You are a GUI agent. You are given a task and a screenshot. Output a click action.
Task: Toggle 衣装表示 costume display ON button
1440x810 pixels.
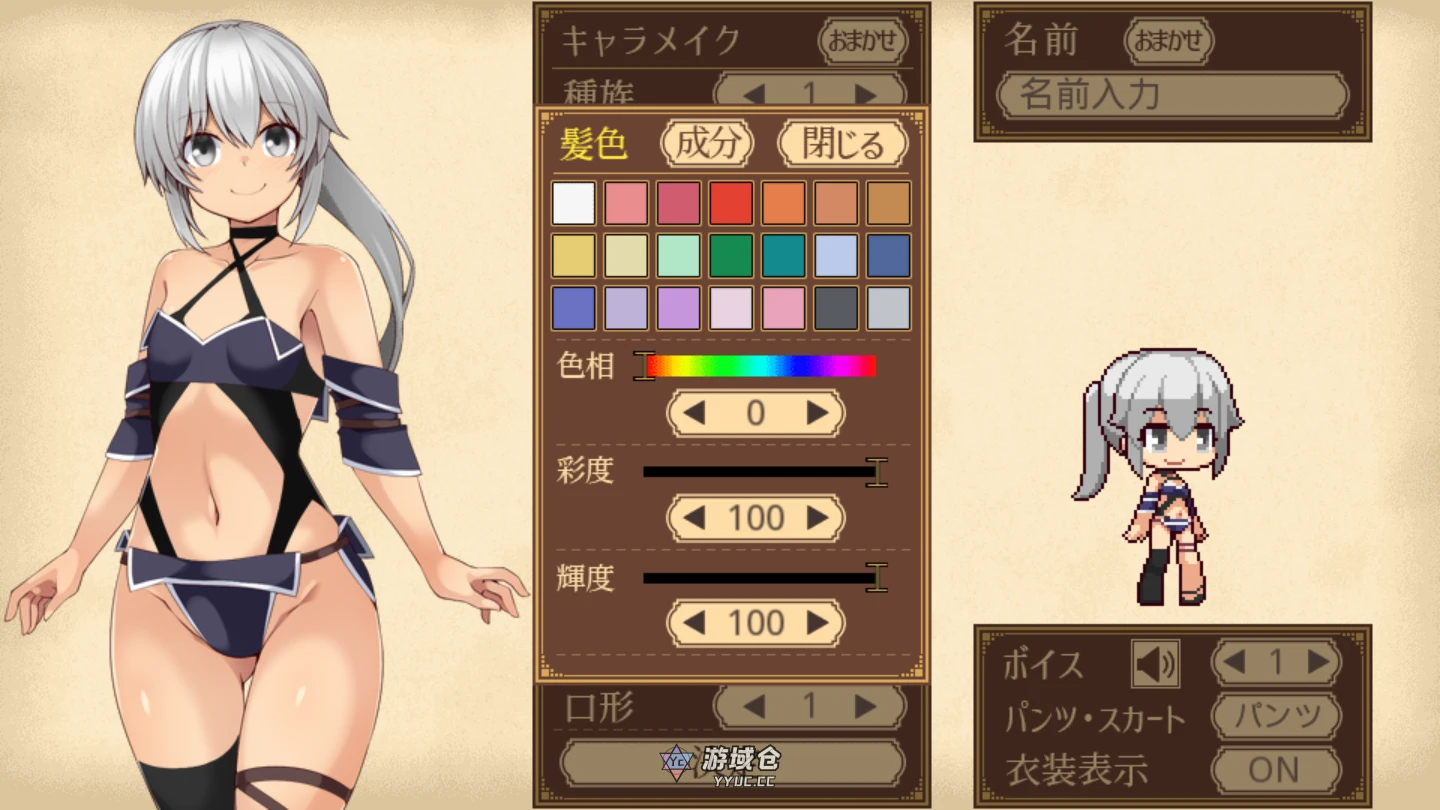pos(1276,770)
